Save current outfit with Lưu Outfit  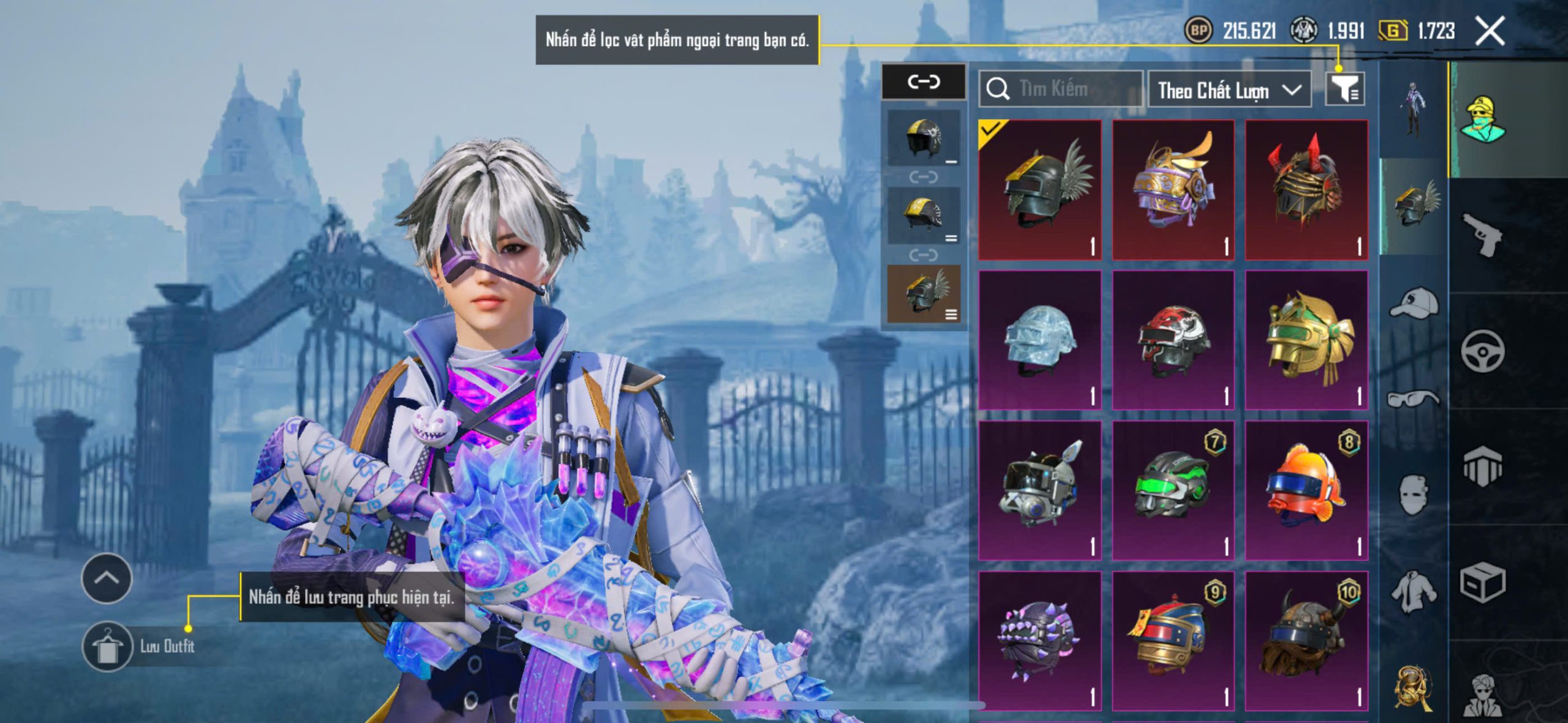107,646
